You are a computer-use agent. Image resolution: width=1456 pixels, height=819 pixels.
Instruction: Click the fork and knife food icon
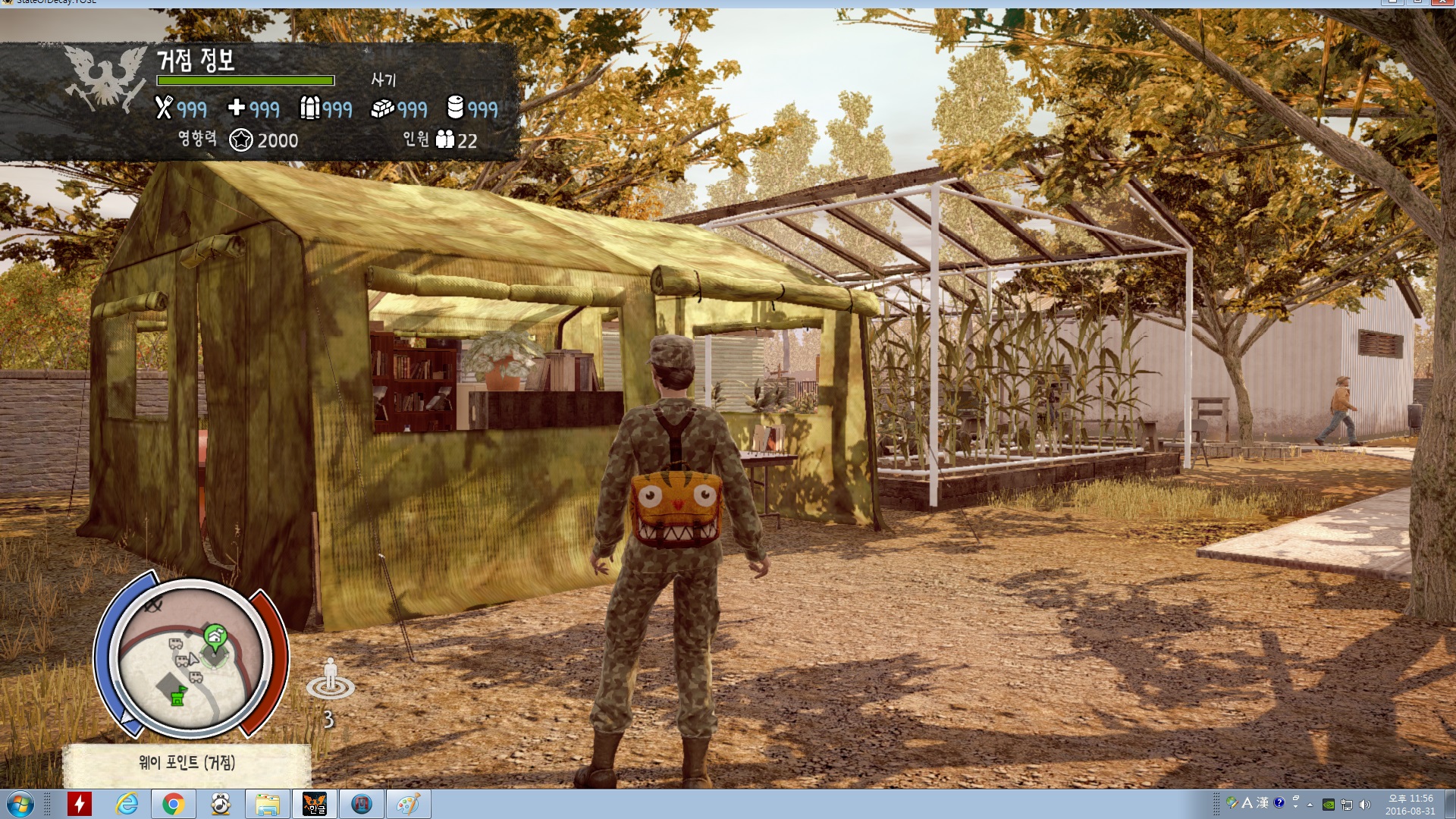click(164, 108)
